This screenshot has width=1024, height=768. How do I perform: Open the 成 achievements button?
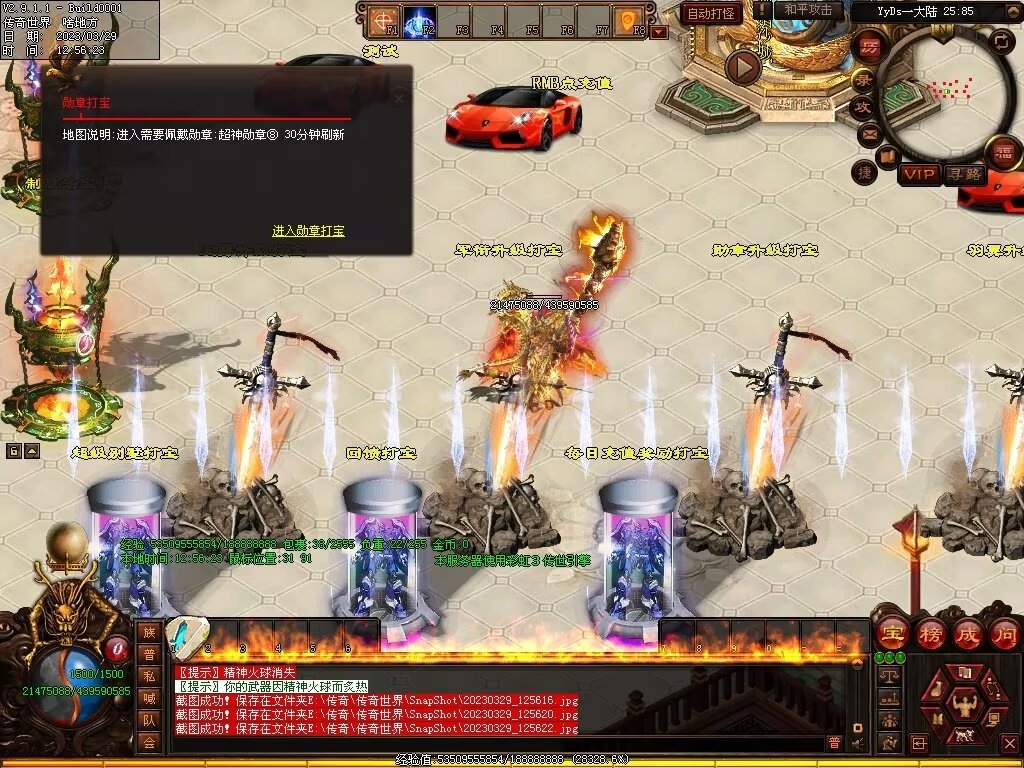[967, 634]
